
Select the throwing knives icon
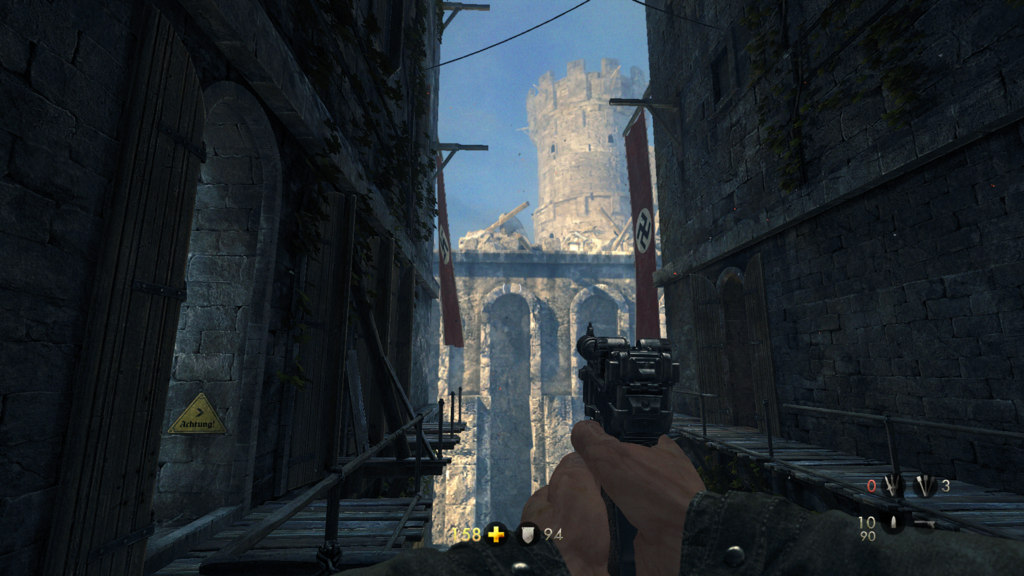(924, 486)
